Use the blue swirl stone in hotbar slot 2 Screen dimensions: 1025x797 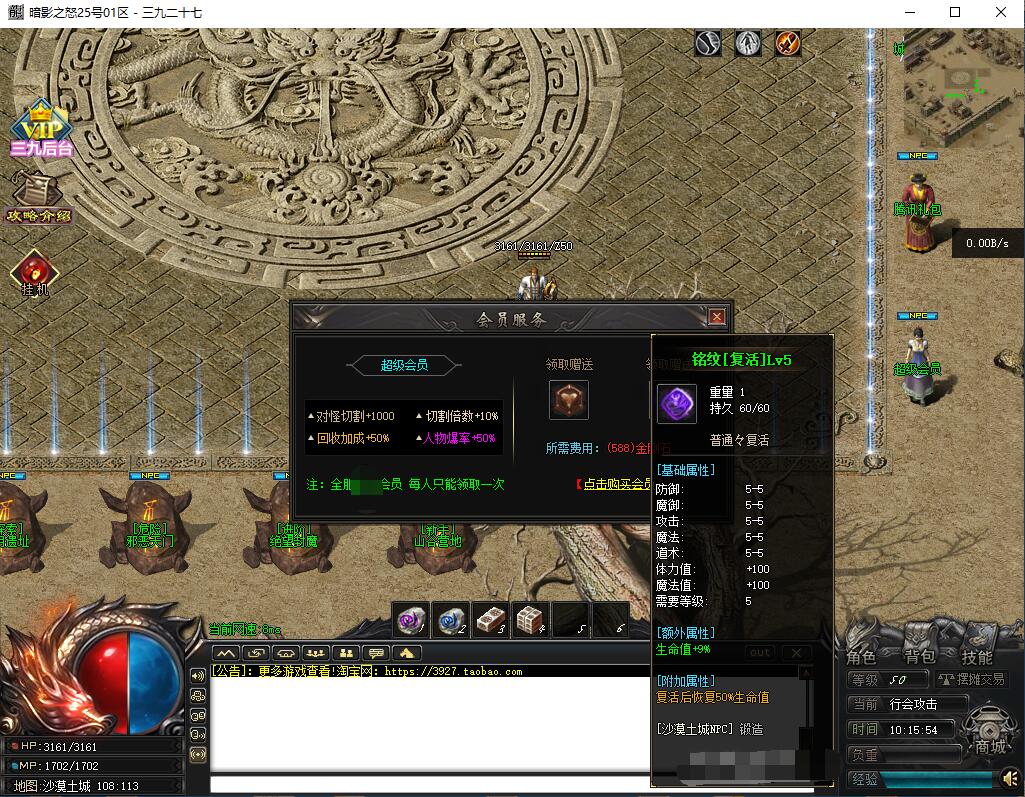[451, 621]
